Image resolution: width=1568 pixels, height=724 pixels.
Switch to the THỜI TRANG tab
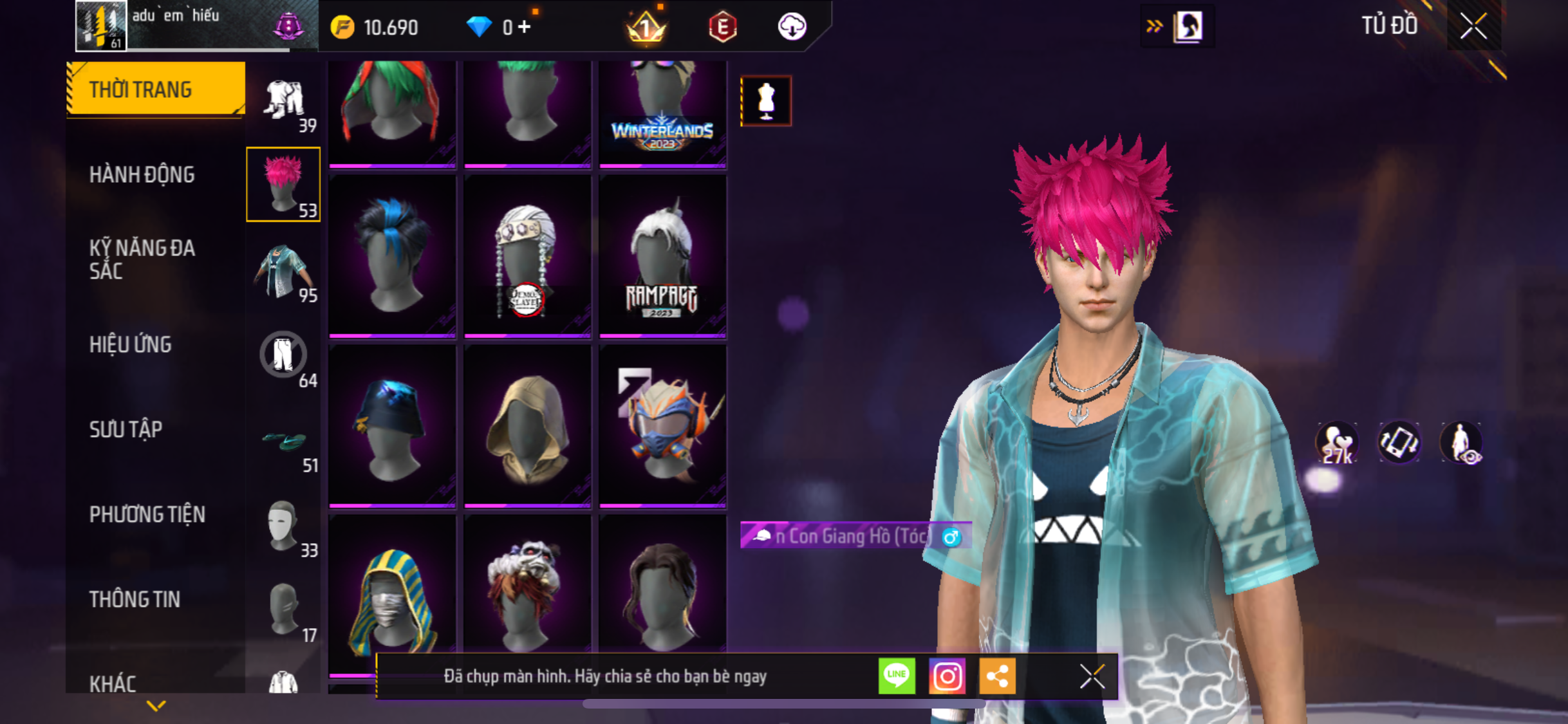coord(154,89)
